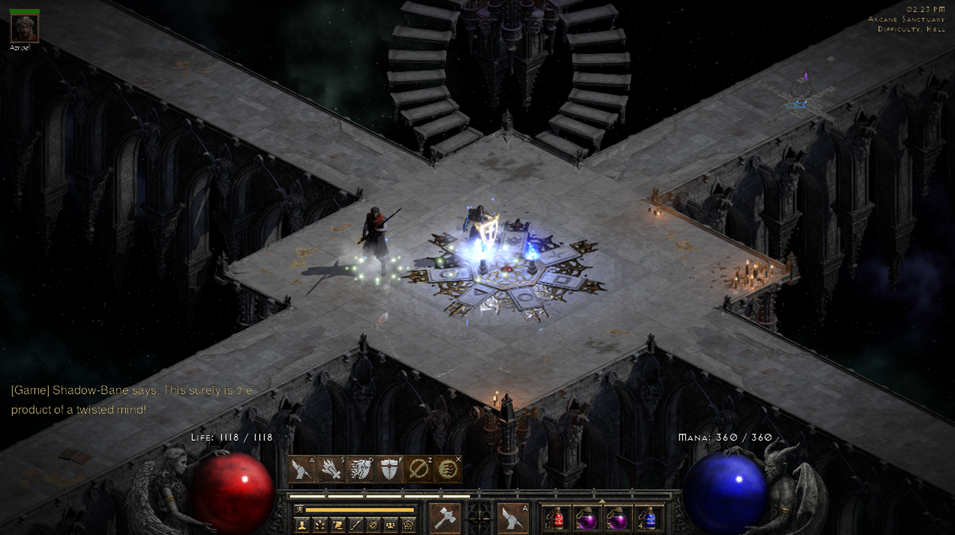Open the character sheet from the mini panel
This screenshot has height=535, width=955.
click(x=302, y=524)
